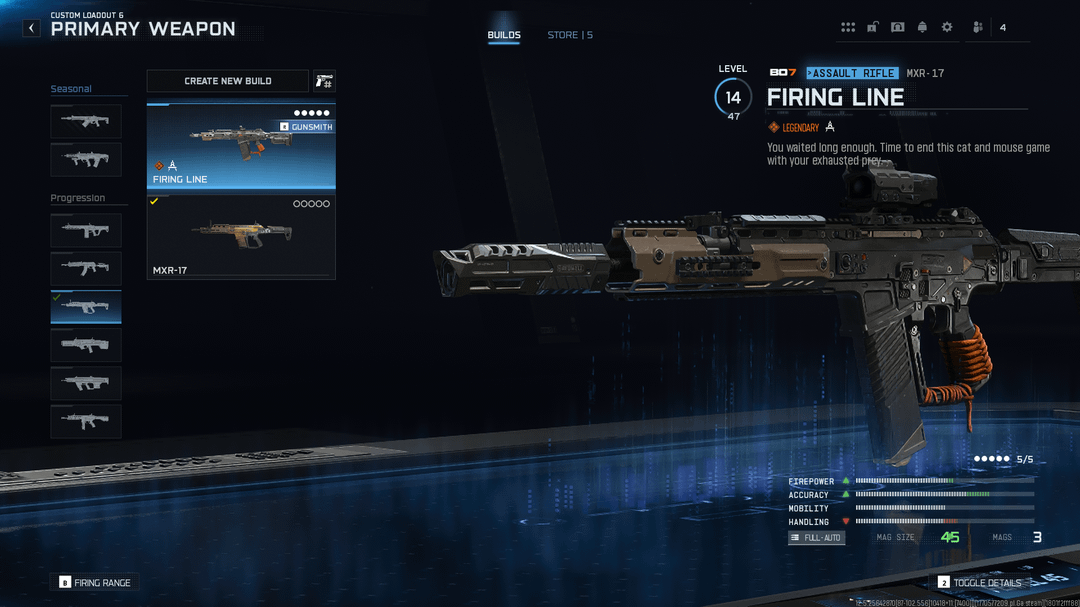Open the Store tab
This screenshot has height=607, width=1080.
[569, 35]
